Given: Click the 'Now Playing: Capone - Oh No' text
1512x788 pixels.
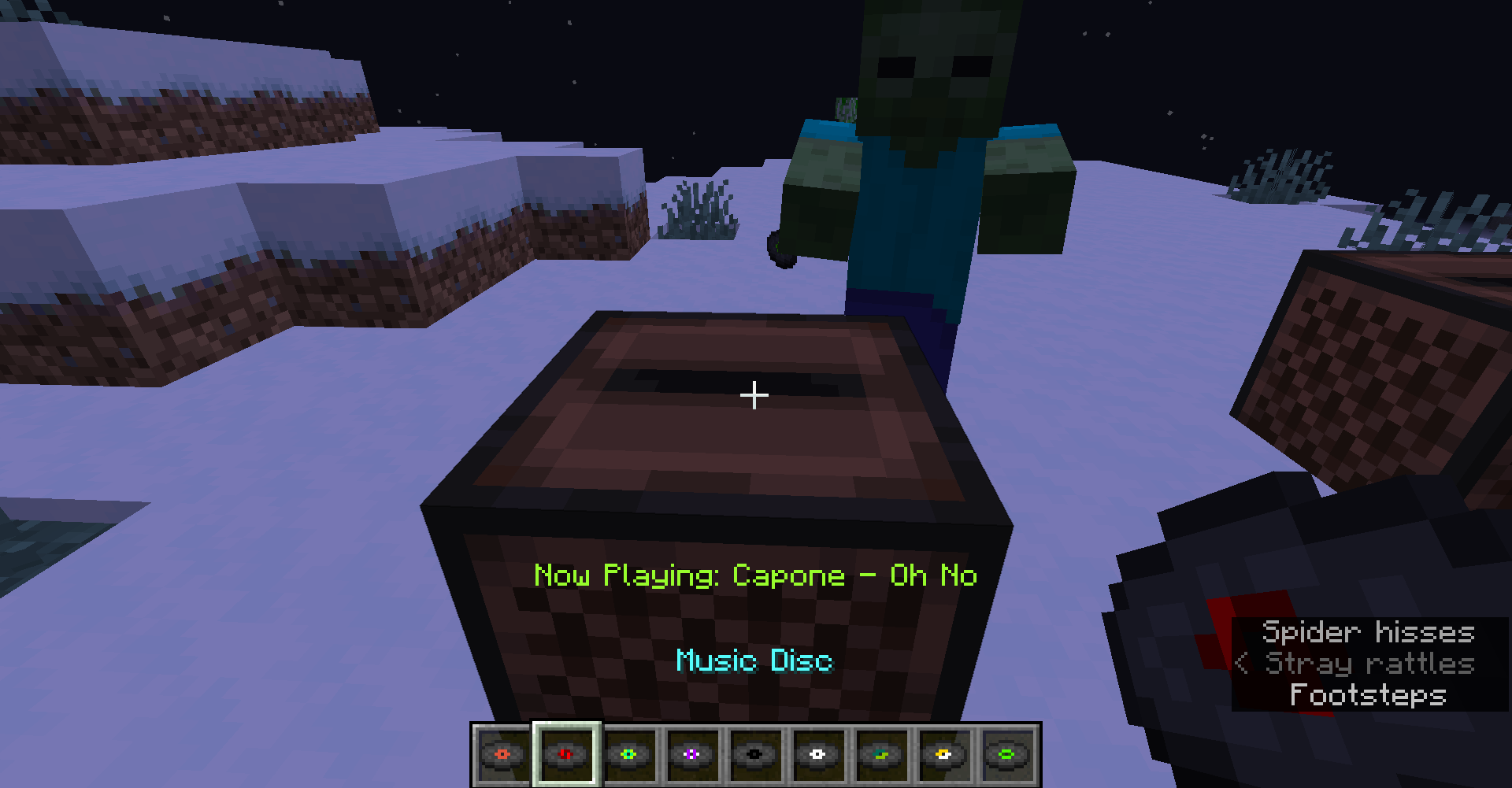Looking at the screenshot, I should coord(754,575).
